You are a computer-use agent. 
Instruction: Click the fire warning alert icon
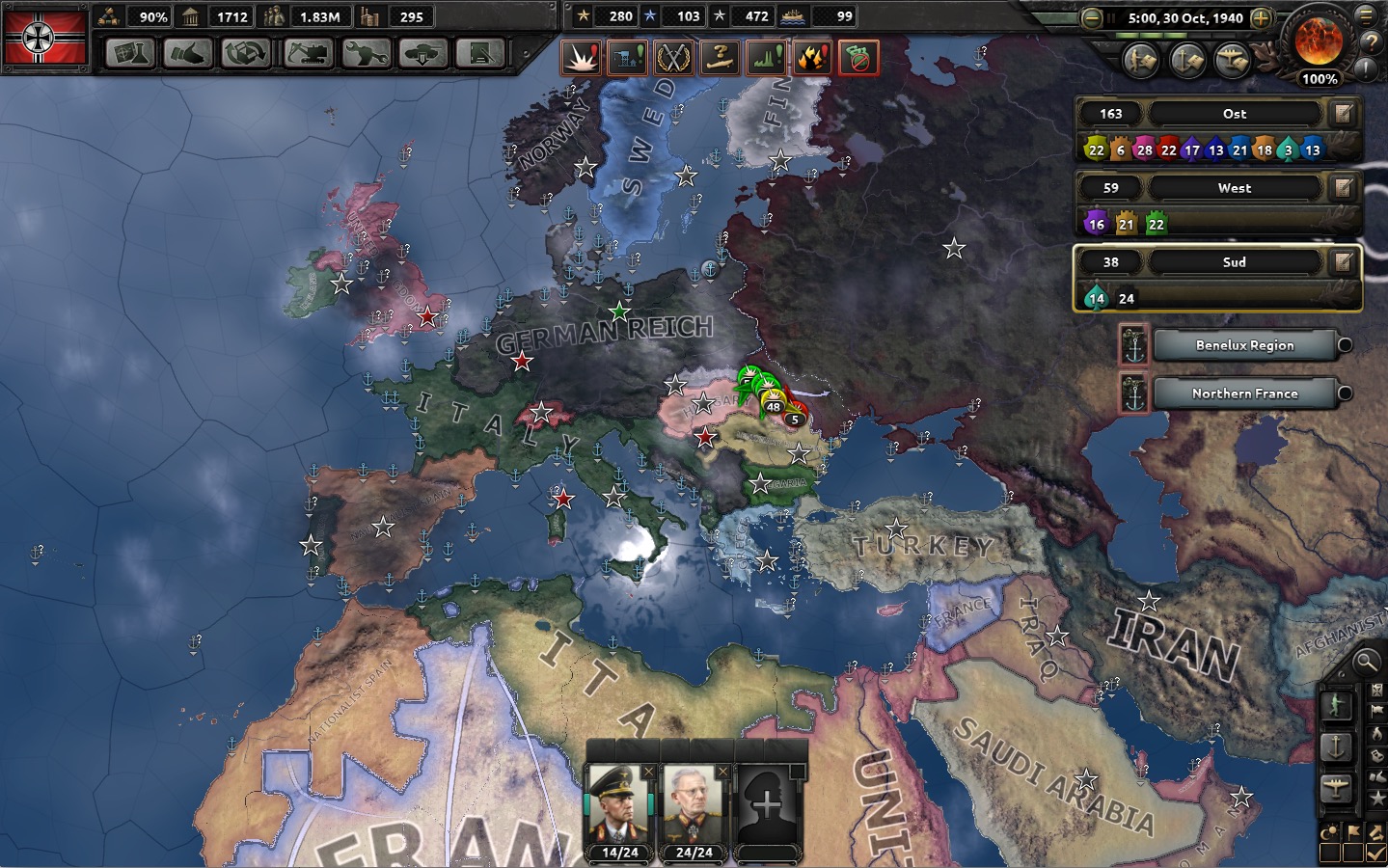812,58
